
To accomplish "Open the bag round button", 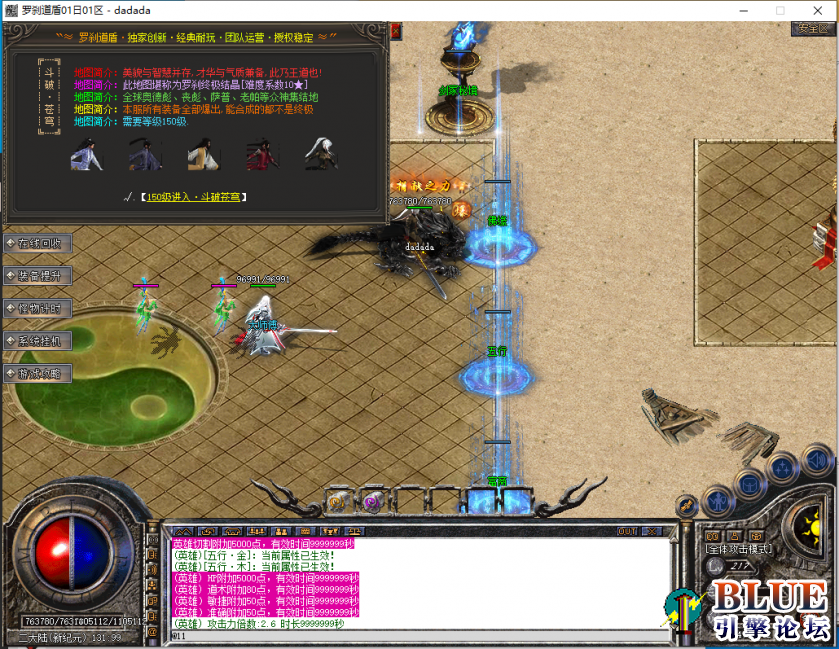I will click(749, 485).
